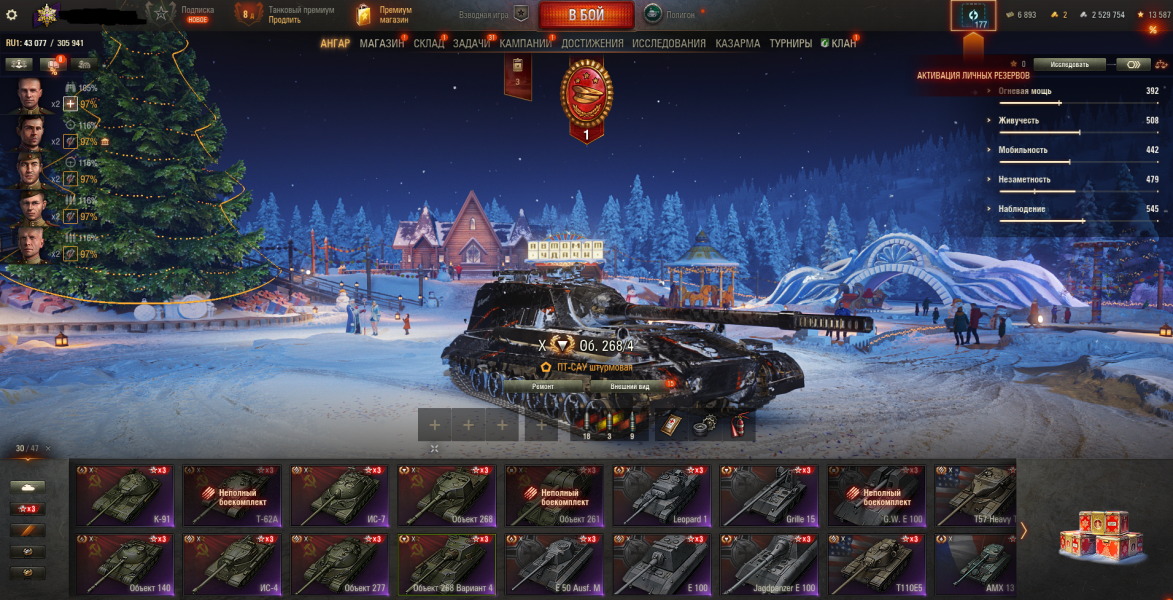Pick the Jagdpanzer E 100 tank card
This screenshot has height=600, width=1173.
click(767, 565)
